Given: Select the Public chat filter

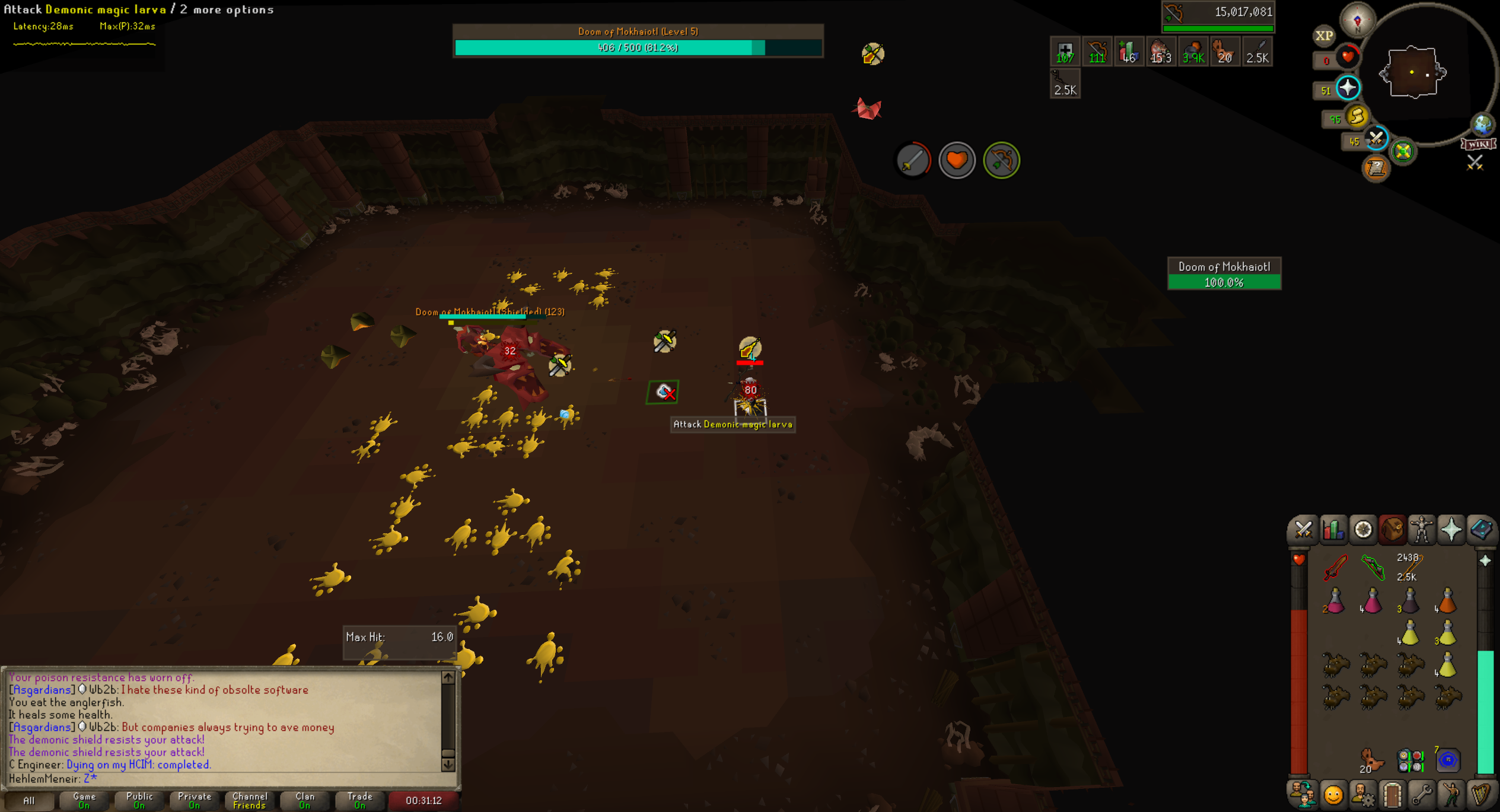Looking at the screenshot, I should tap(139, 800).
